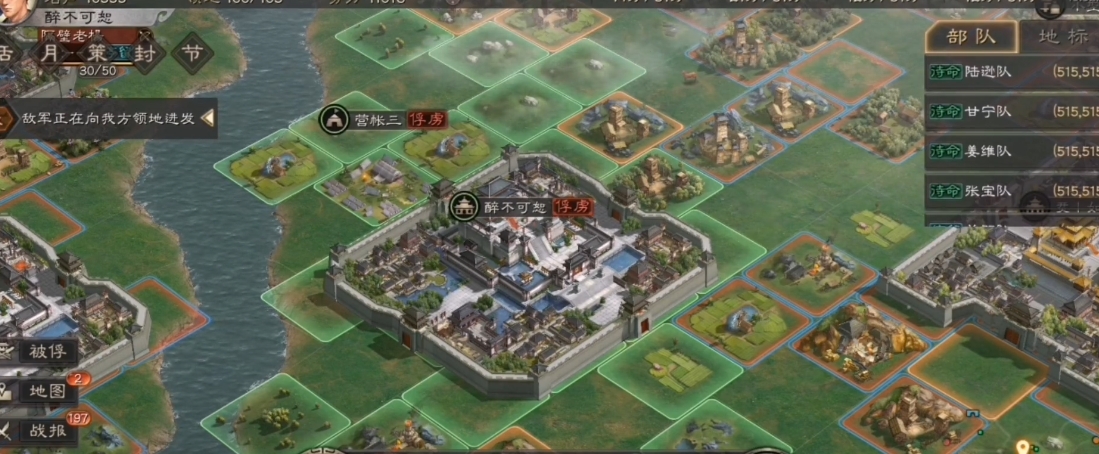Open the 地图 map button
This screenshot has width=1099, height=454.
44,390
